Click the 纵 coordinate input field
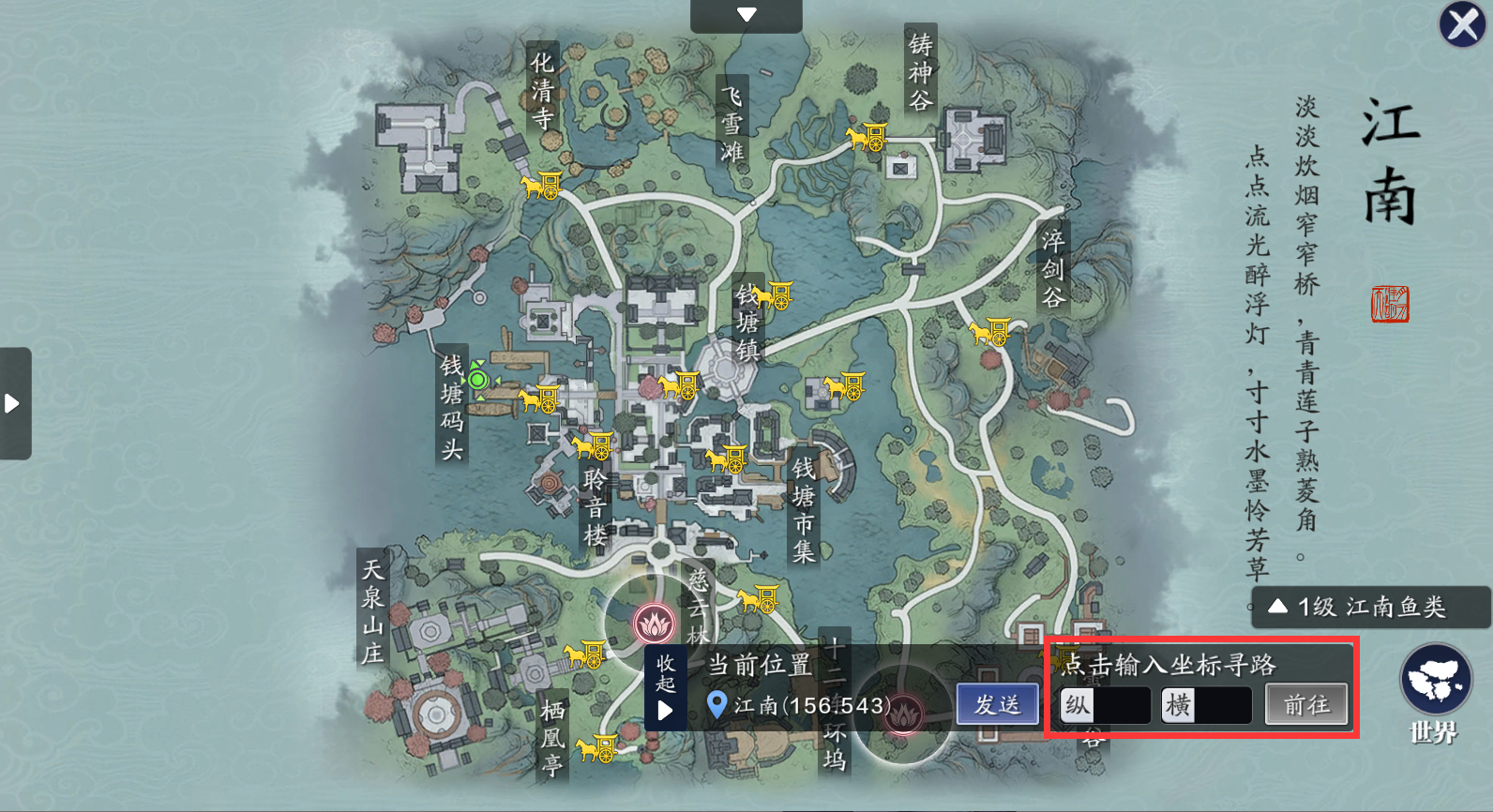This screenshot has width=1493, height=812. click(1122, 704)
